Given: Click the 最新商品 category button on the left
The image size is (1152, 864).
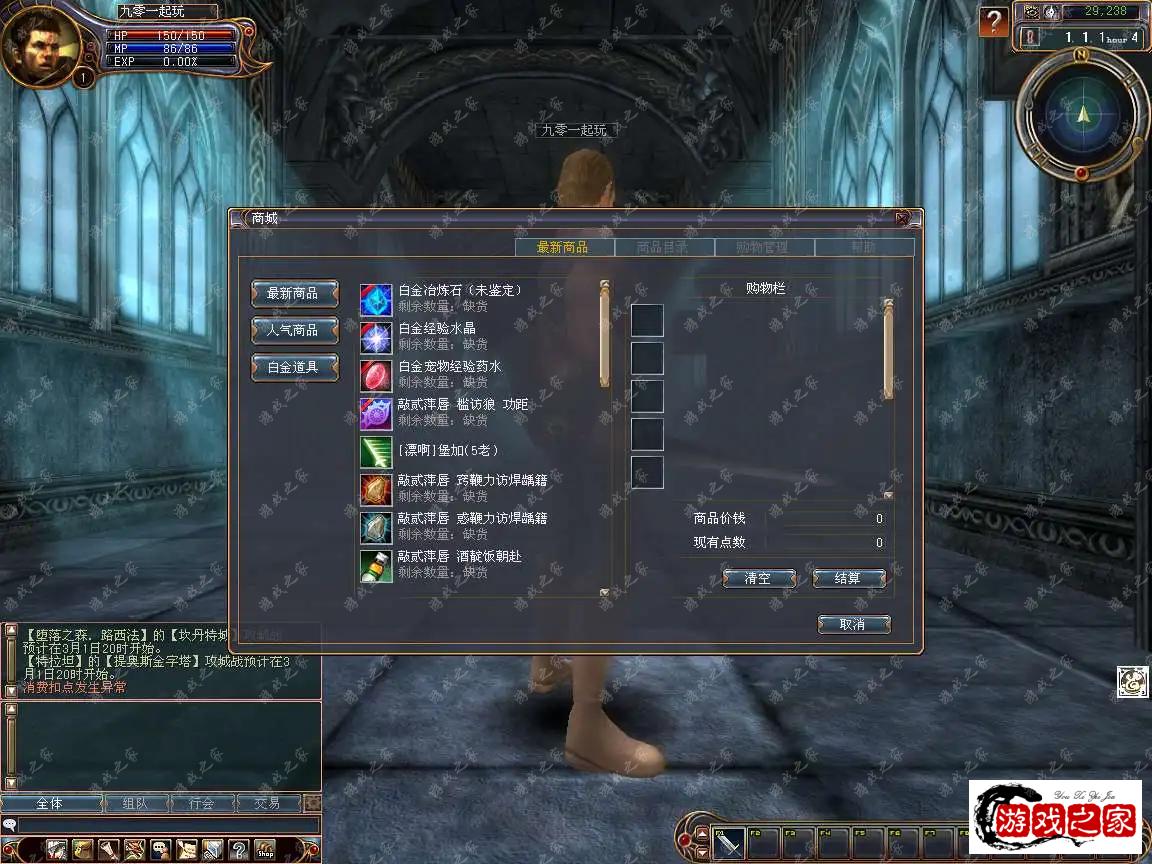Looking at the screenshot, I should pyautogui.click(x=294, y=293).
